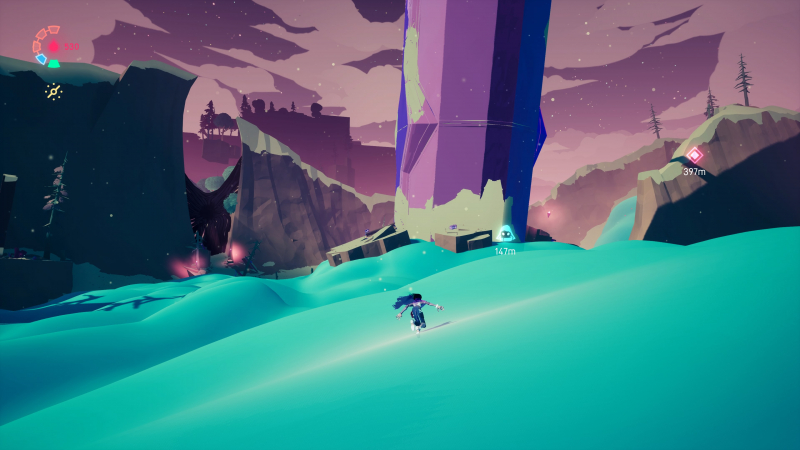Viewport: 800px width, 450px height.
Task: Select the cyan ghost-face waypoint marker
Action: coord(505,235)
